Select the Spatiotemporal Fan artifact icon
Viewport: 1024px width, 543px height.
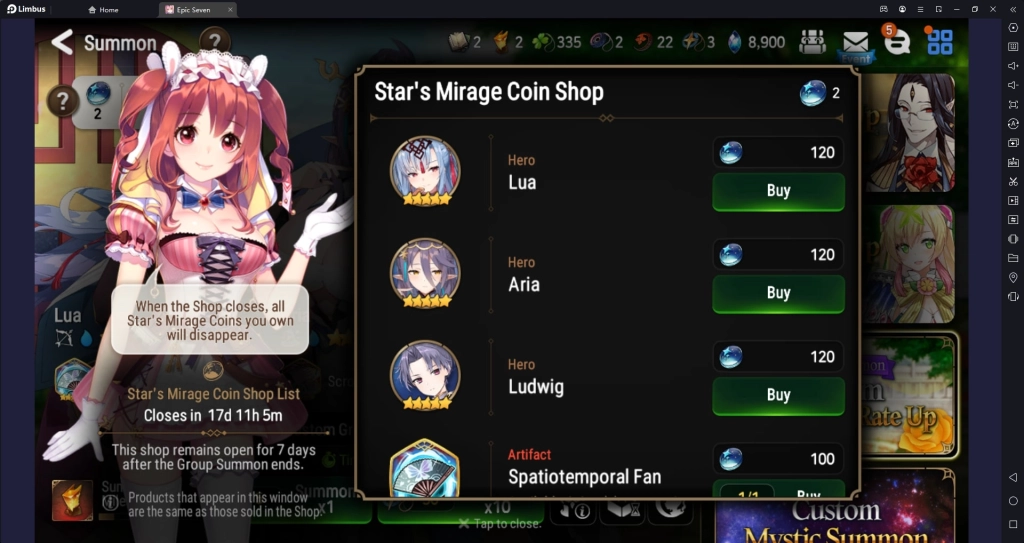point(425,470)
